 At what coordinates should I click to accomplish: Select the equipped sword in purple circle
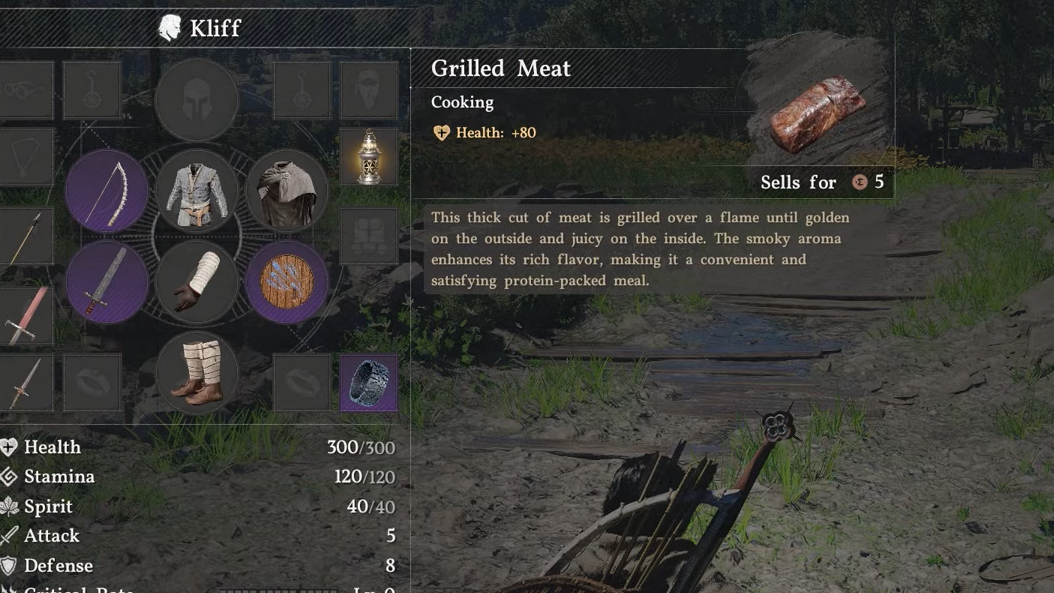[107, 282]
